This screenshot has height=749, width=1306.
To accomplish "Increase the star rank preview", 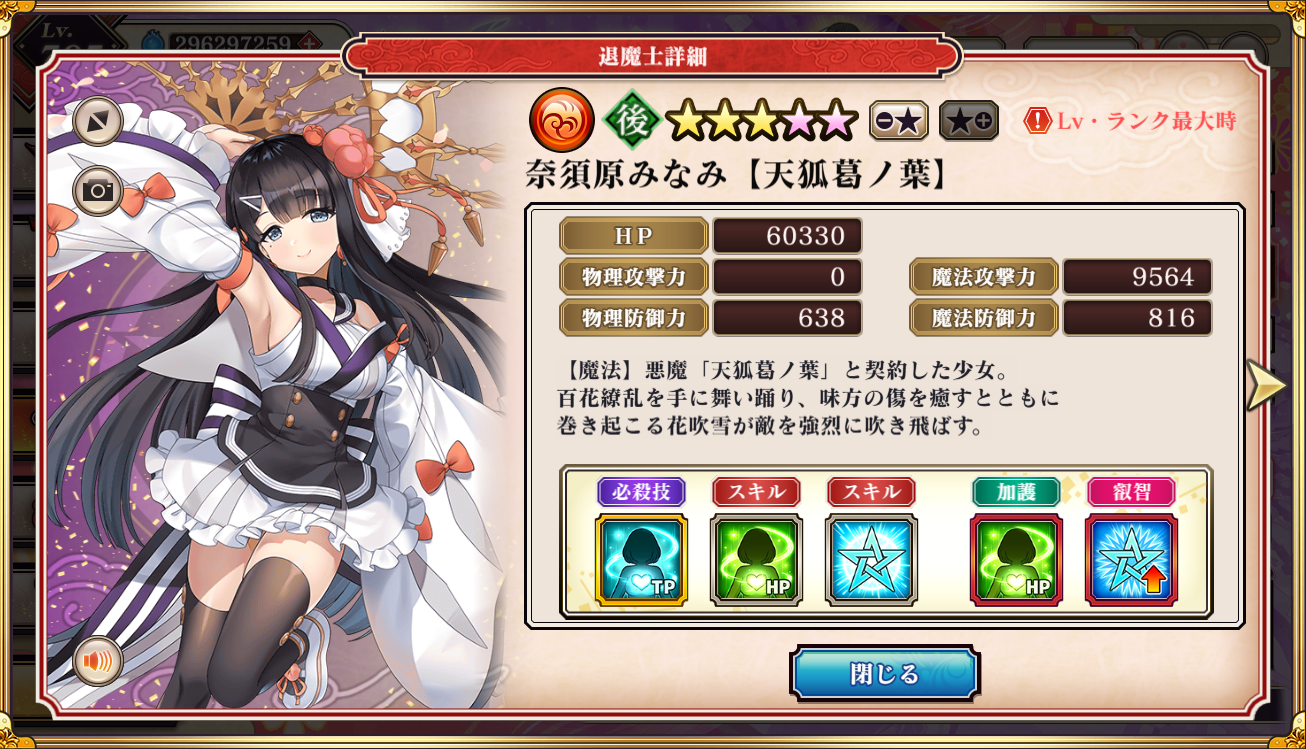I will [968, 121].
